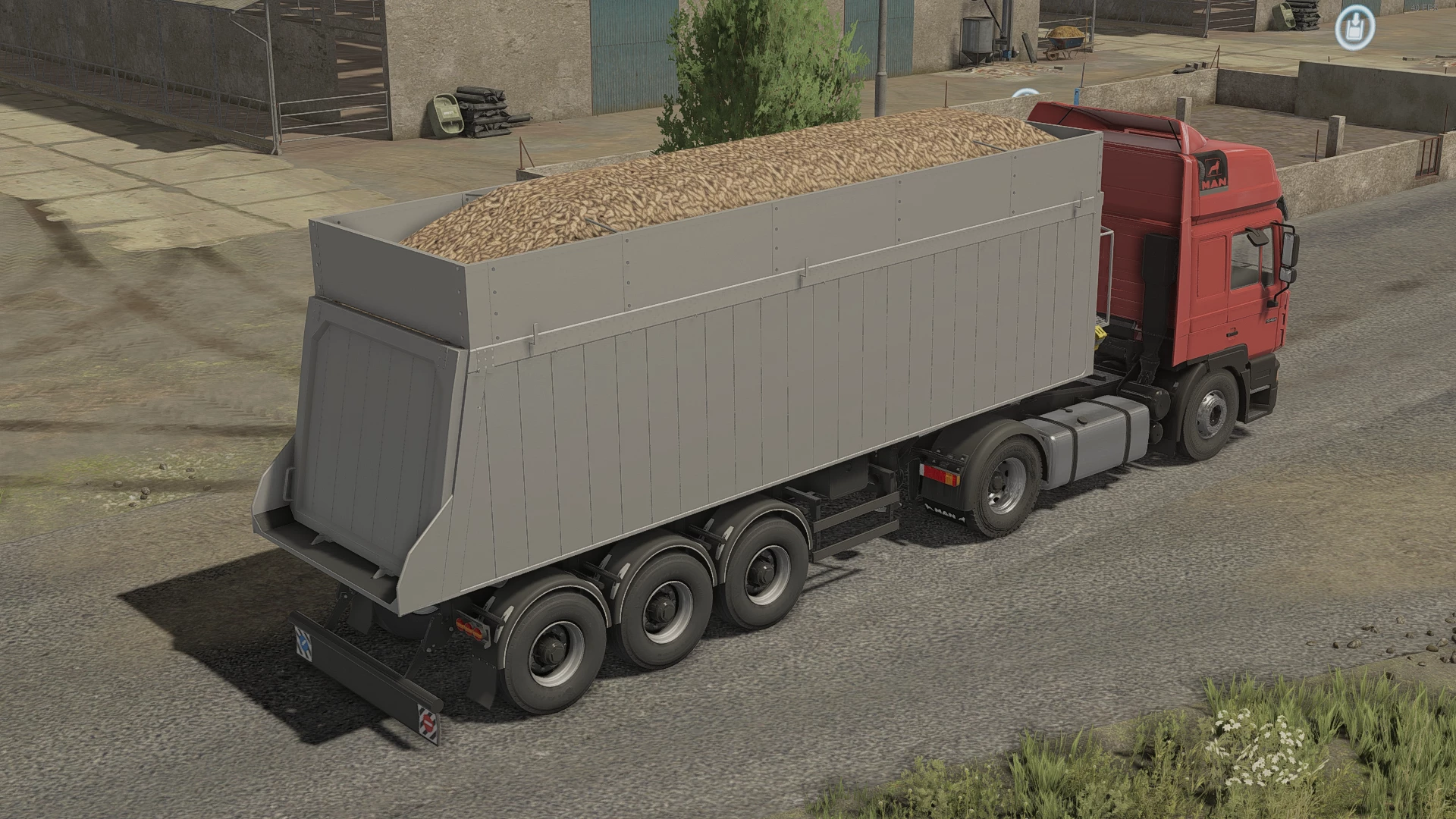Select the unload point marker icon
This screenshot has width=1456, height=819.
1355,28
